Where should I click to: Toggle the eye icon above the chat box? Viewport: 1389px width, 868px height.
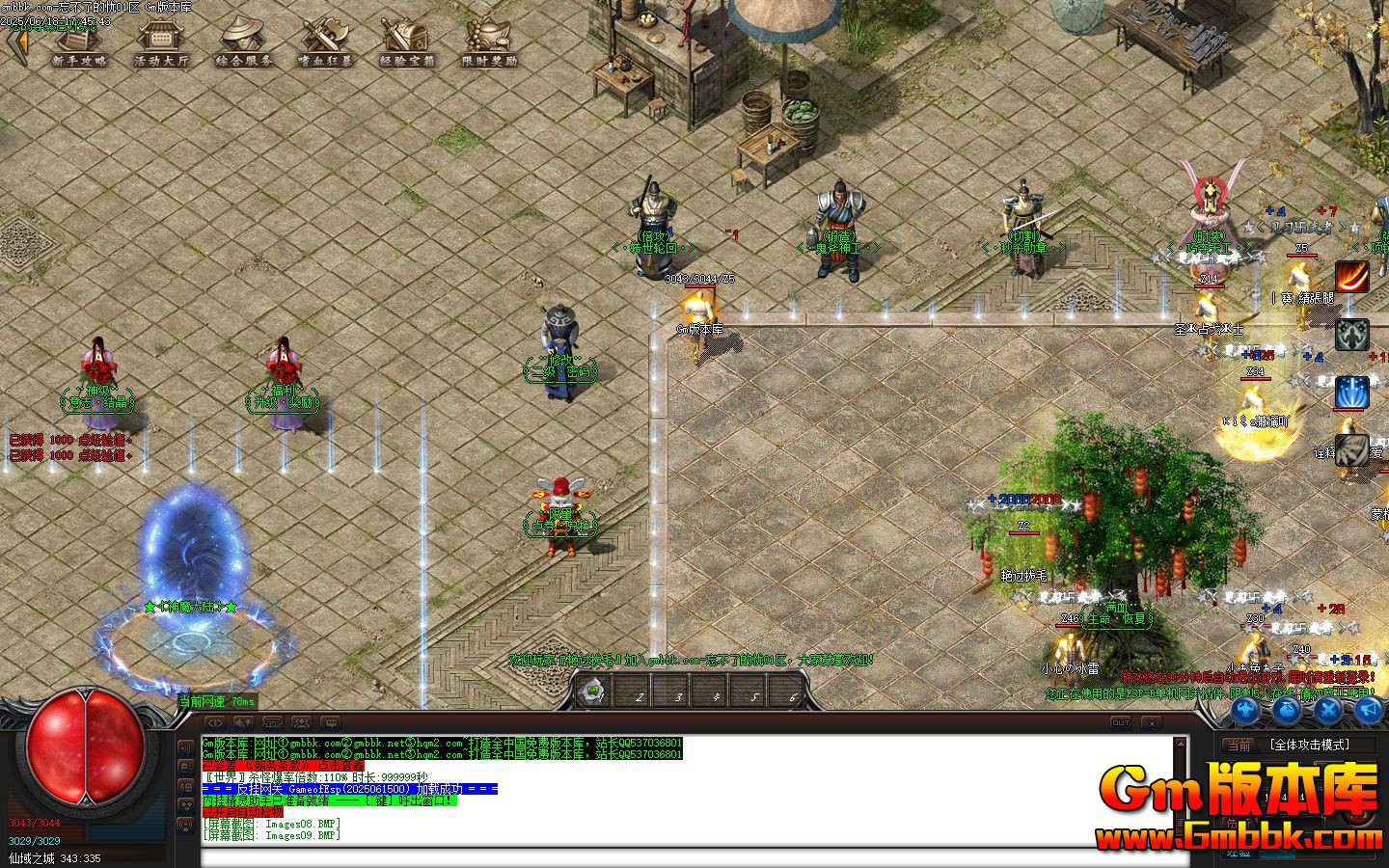[214, 723]
